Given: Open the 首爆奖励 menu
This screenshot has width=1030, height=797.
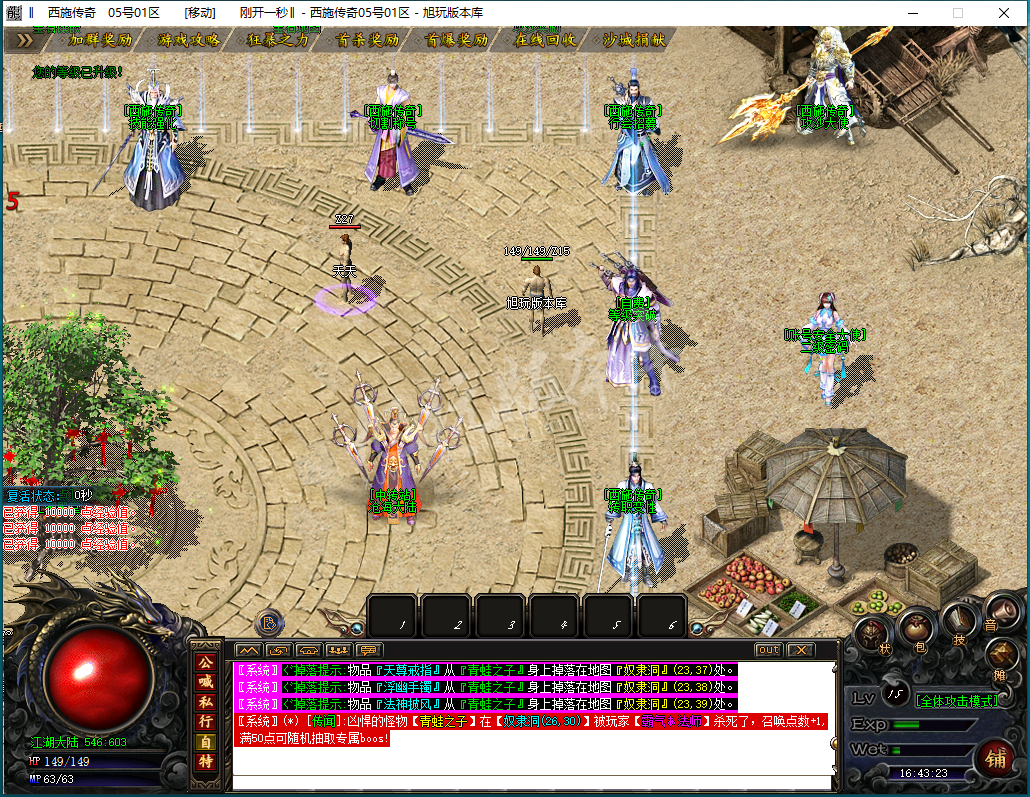Looking at the screenshot, I should [457, 40].
